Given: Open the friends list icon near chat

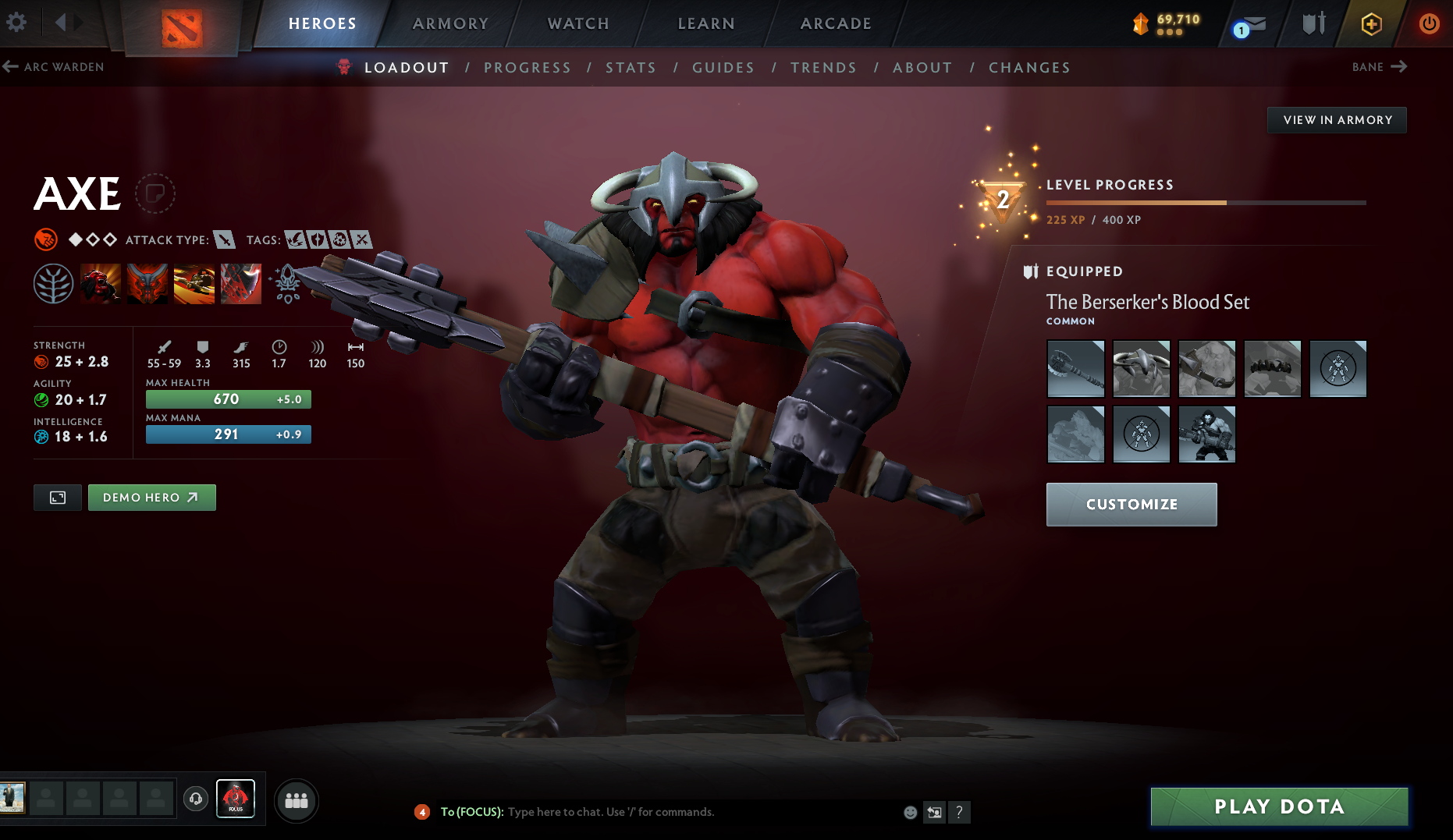Looking at the screenshot, I should pyautogui.click(x=296, y=799).
